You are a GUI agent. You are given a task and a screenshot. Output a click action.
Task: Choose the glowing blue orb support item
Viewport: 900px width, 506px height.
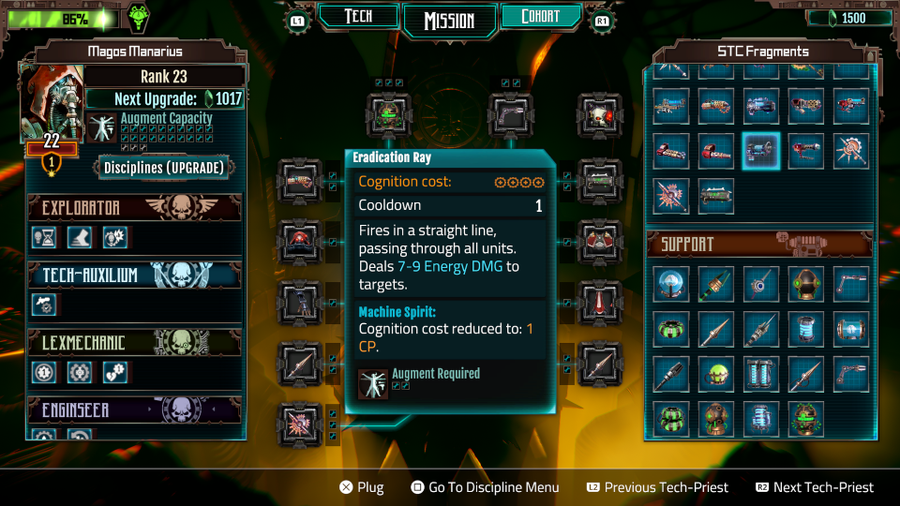(672, 284)
